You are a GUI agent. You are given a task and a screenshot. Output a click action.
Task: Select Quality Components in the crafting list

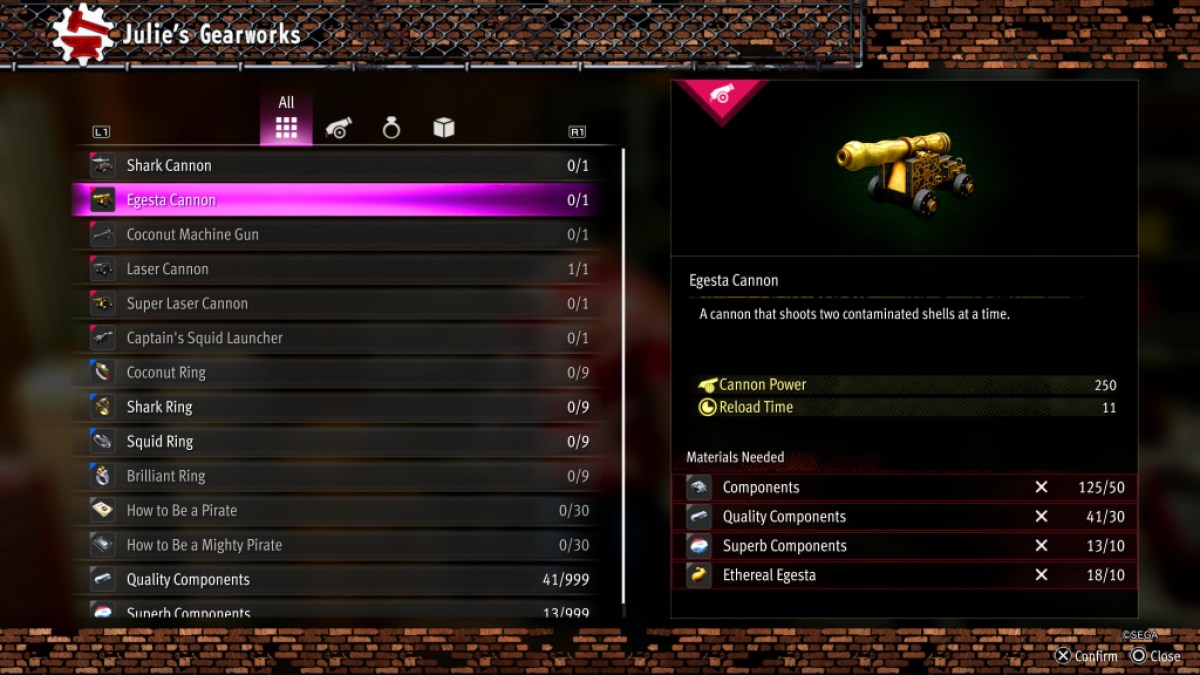[x=340, y=579]
